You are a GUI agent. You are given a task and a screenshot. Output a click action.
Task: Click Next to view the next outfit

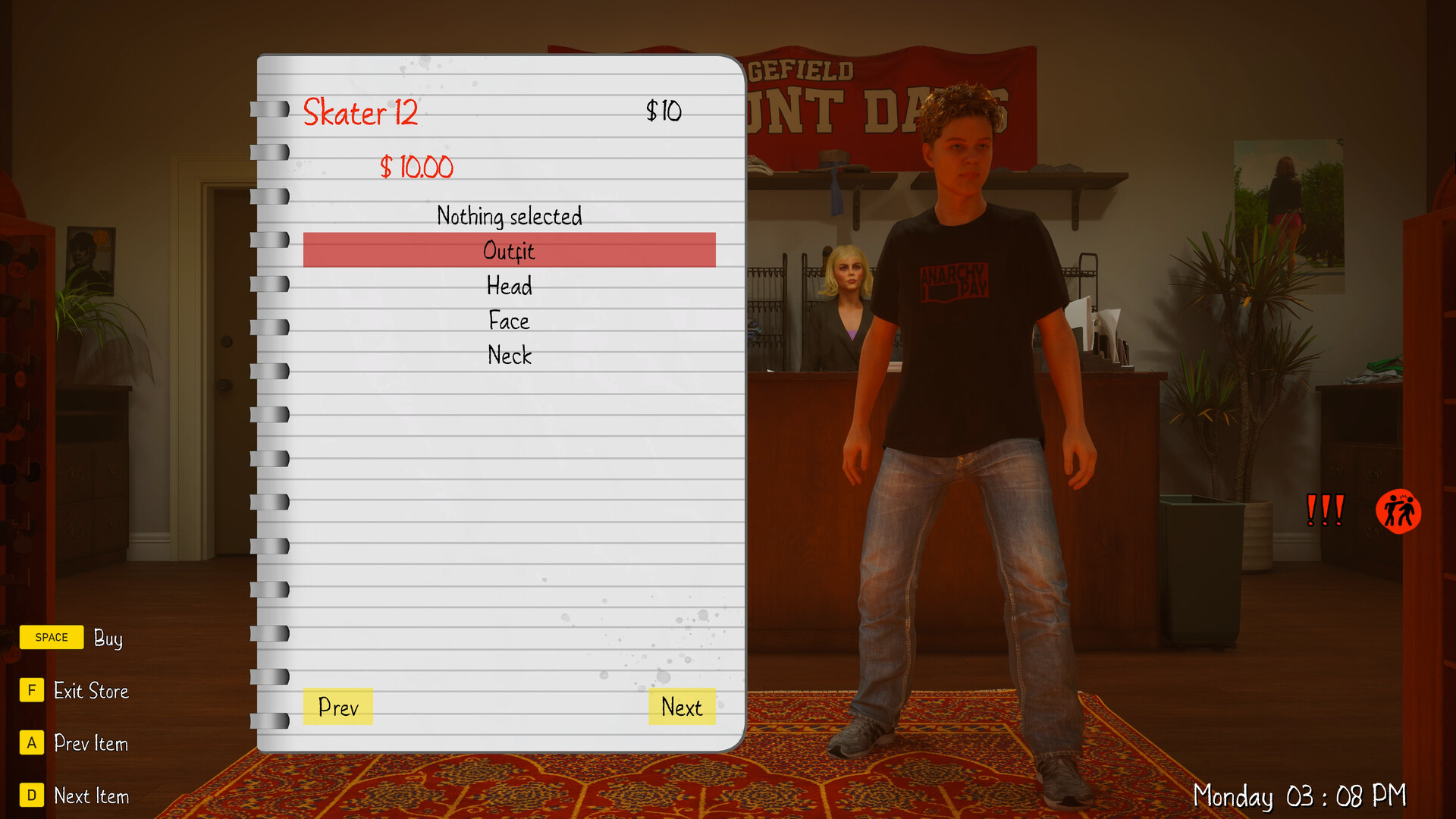point(681,708)
